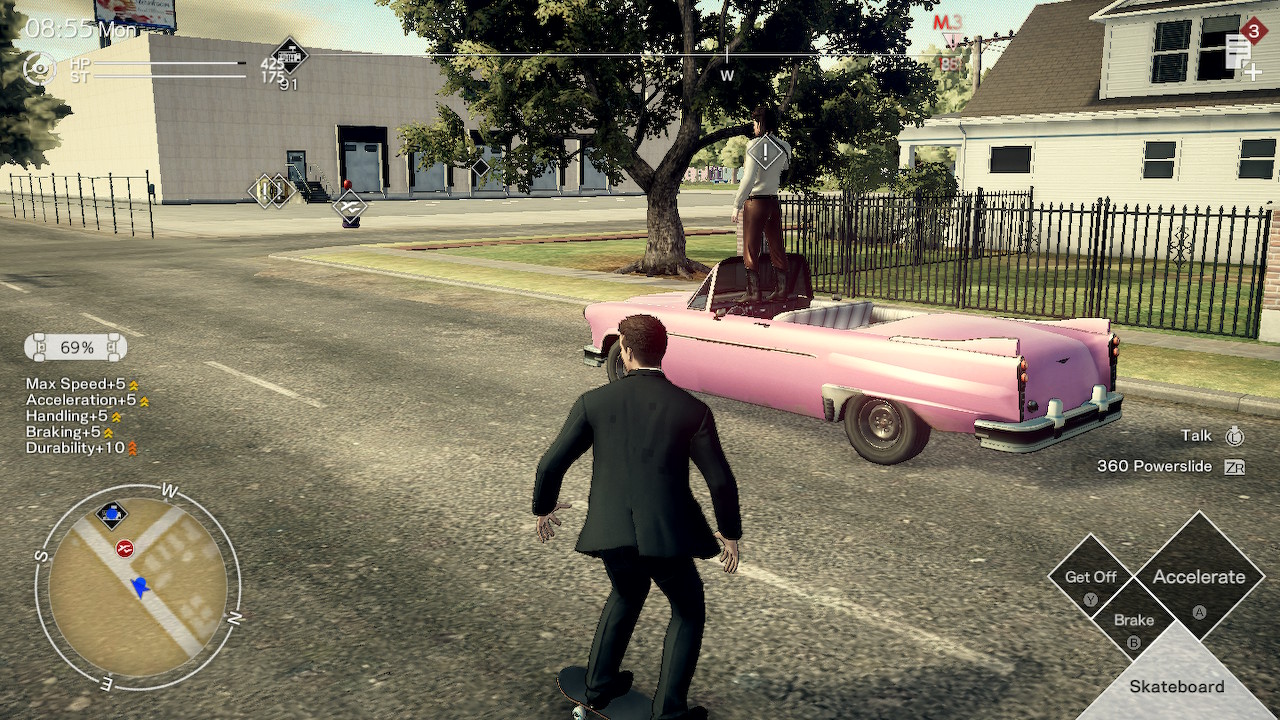Select the red M3 compass marker

click(x=947, y=24)
